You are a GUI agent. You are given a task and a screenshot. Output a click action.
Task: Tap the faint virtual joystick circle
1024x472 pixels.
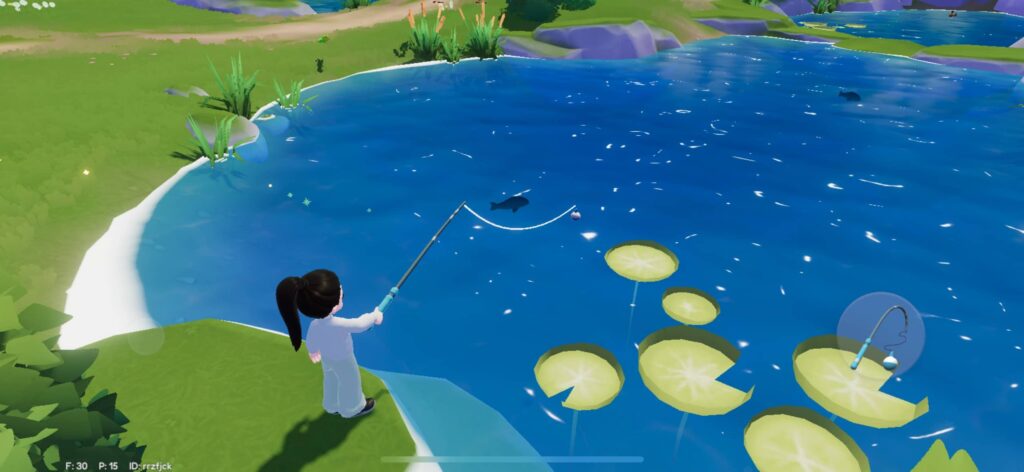tap(146, 340)
